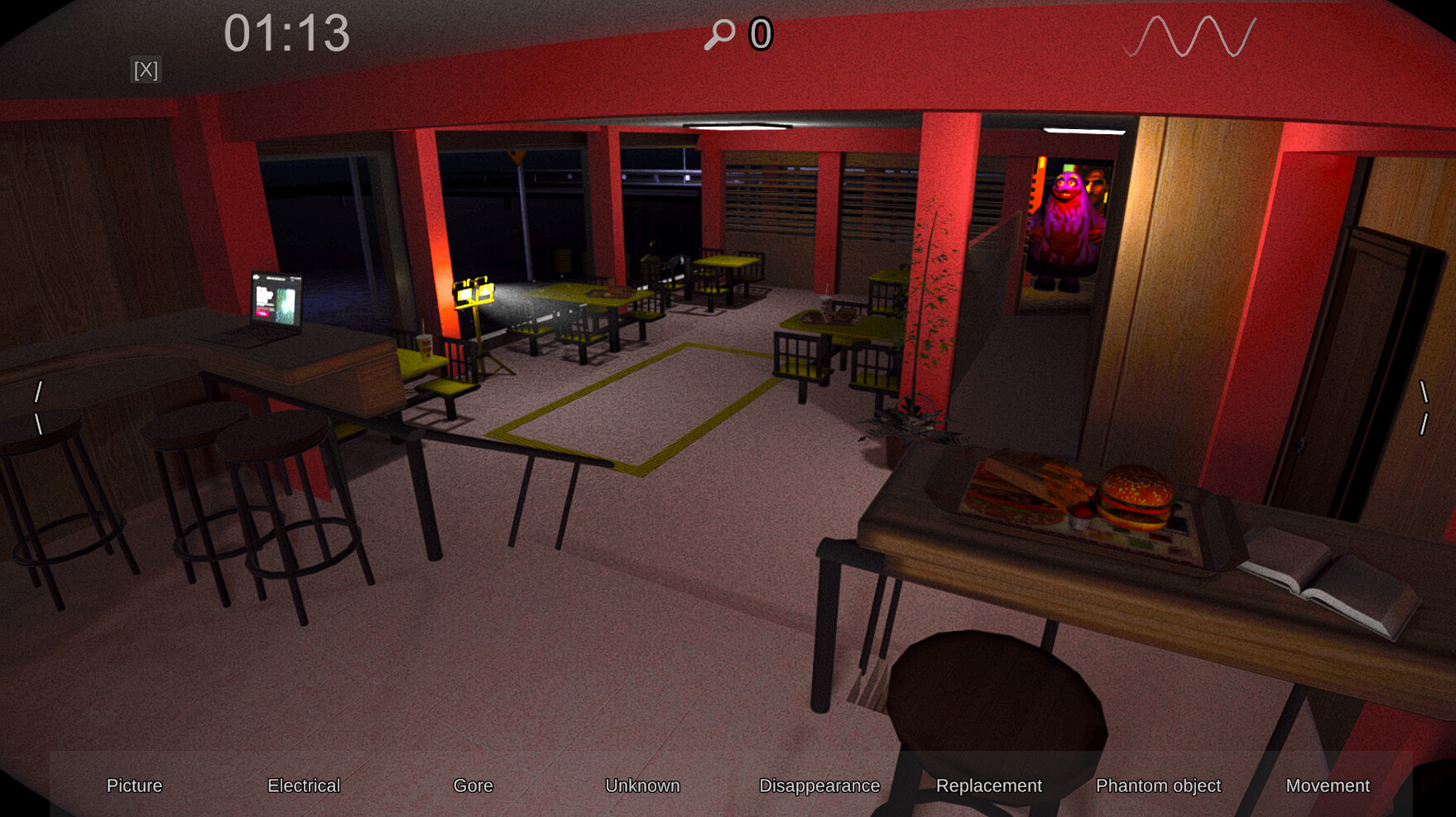The width and height of the screenshot is (1456, 817).
Task: Select the Replacement anomaly option
Action: 990,786
